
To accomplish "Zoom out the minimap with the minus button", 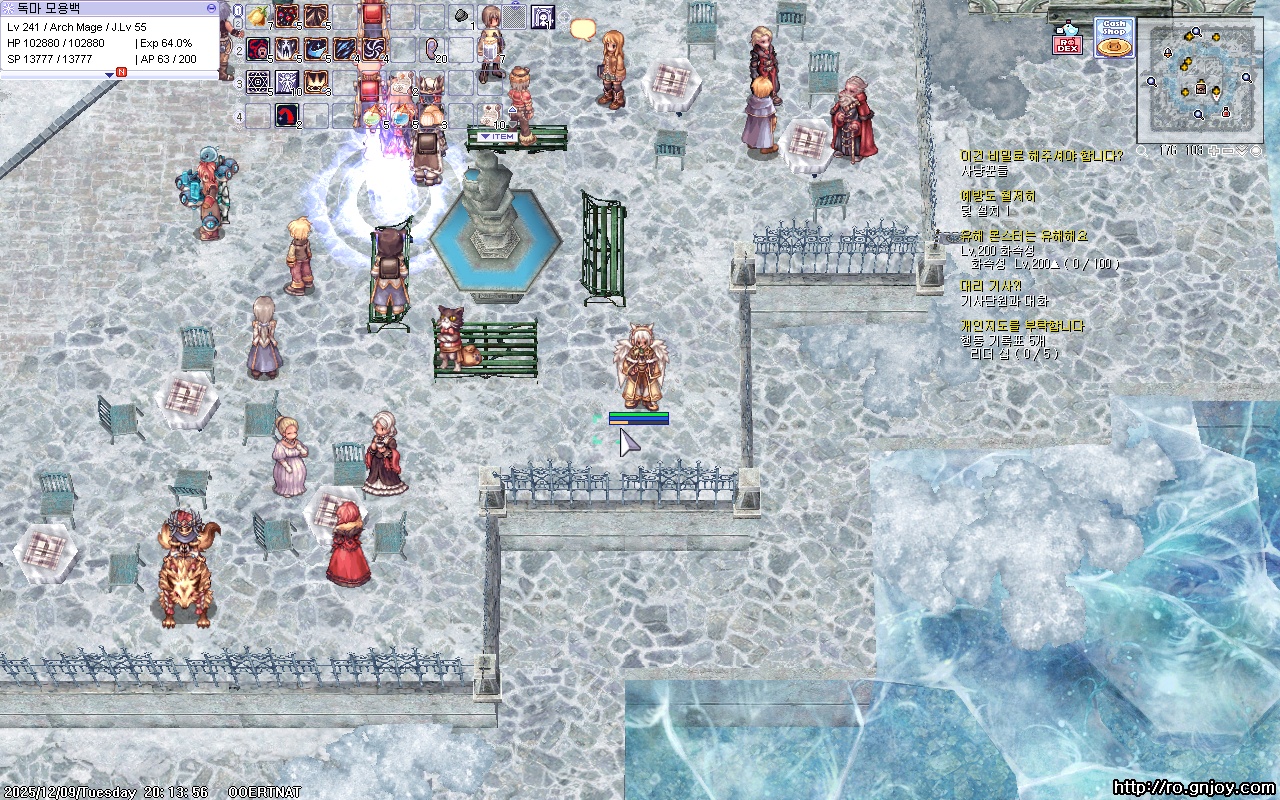I will click(x=1228, y=151).
